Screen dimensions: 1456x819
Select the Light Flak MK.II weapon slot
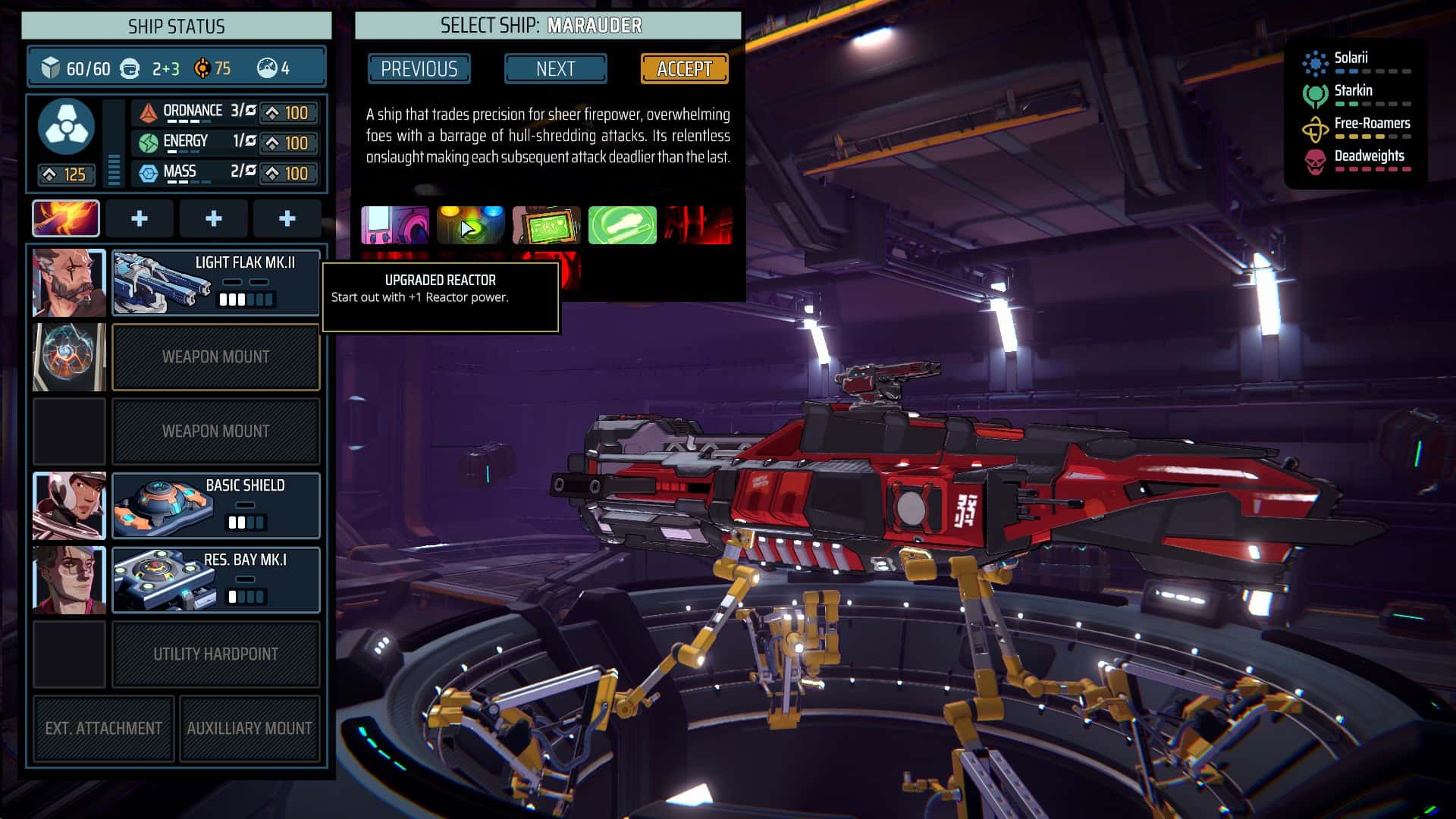click(x=215, y=283)
